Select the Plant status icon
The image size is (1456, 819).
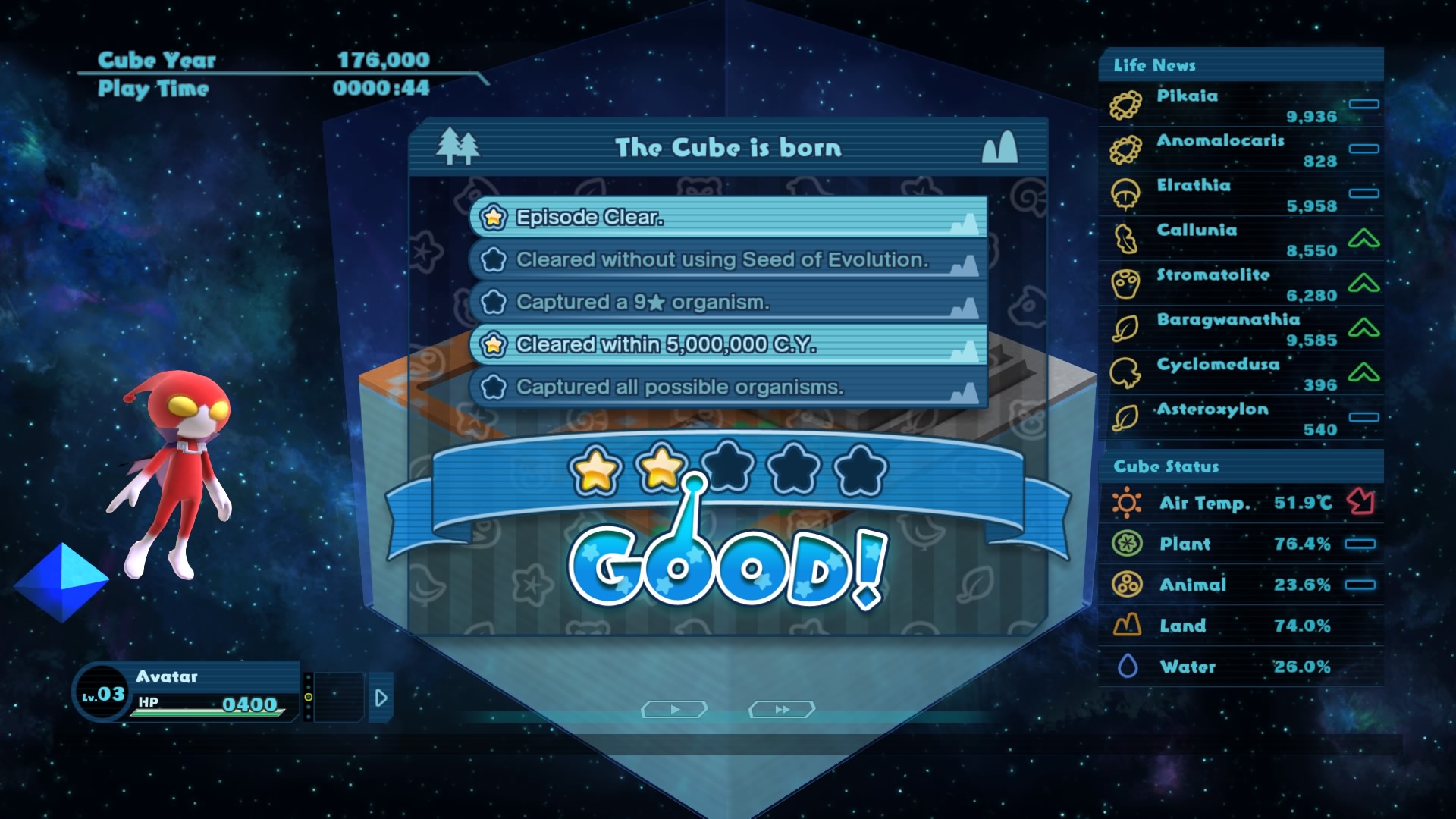(x=1127, y=544)
